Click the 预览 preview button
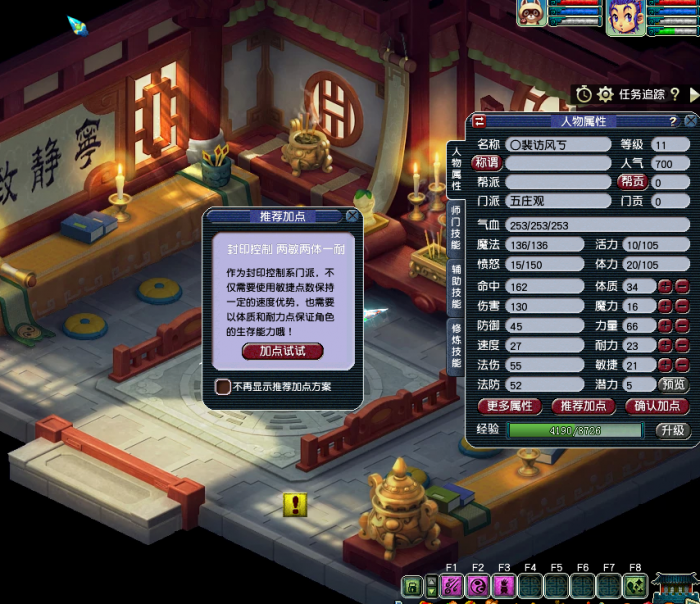 tap(671, 384)
